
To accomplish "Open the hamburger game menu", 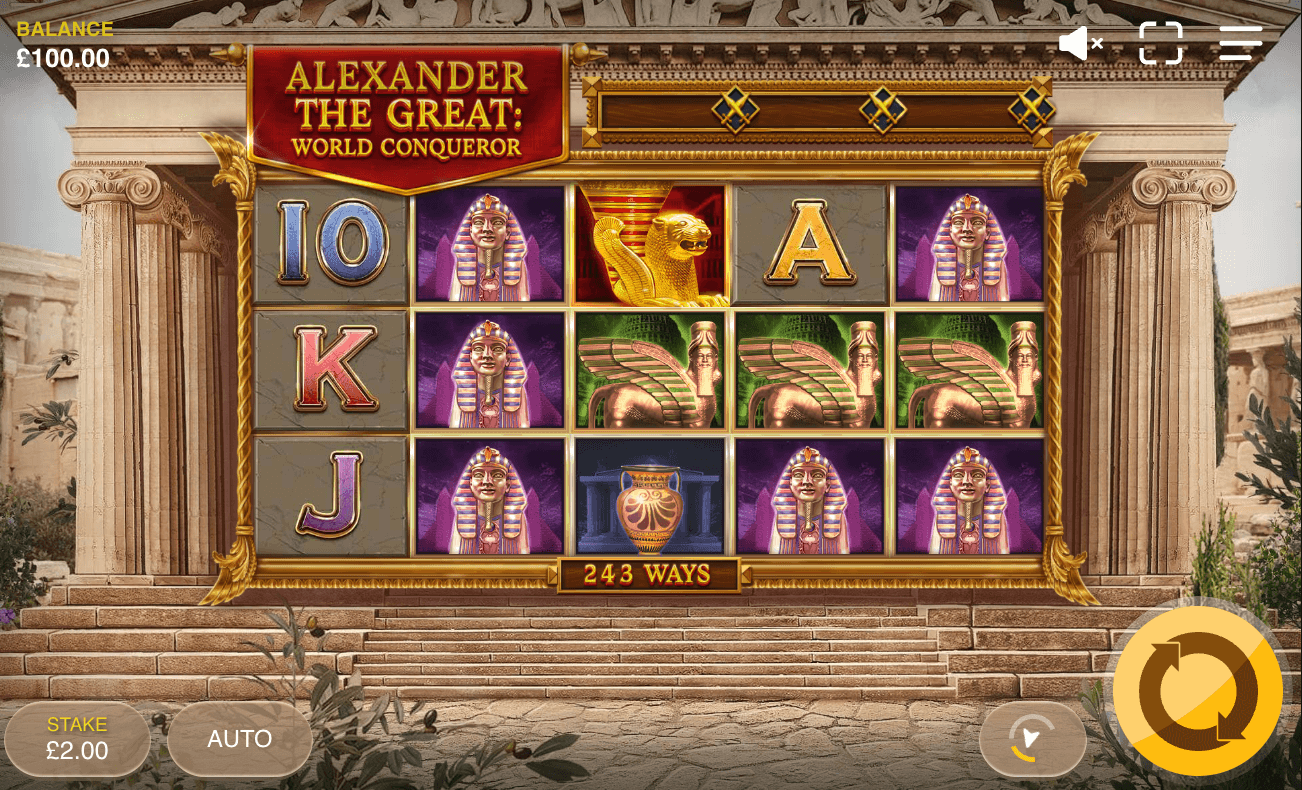I will pyautogui.click(x=1240, y=43).
